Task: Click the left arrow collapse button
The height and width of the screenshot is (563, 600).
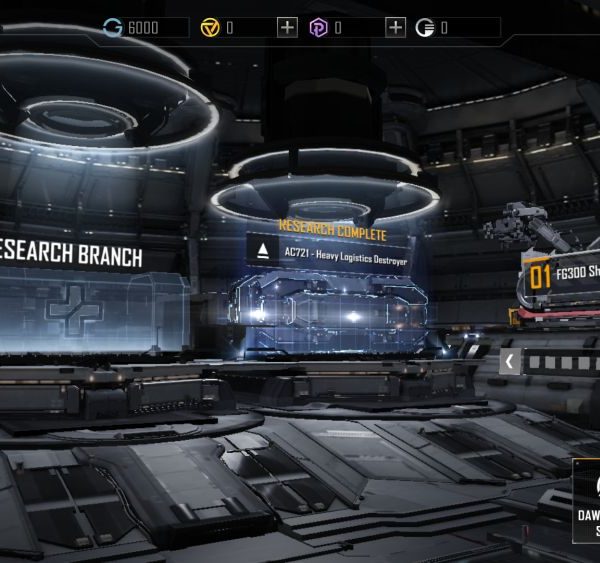Action: coord(510,361)
